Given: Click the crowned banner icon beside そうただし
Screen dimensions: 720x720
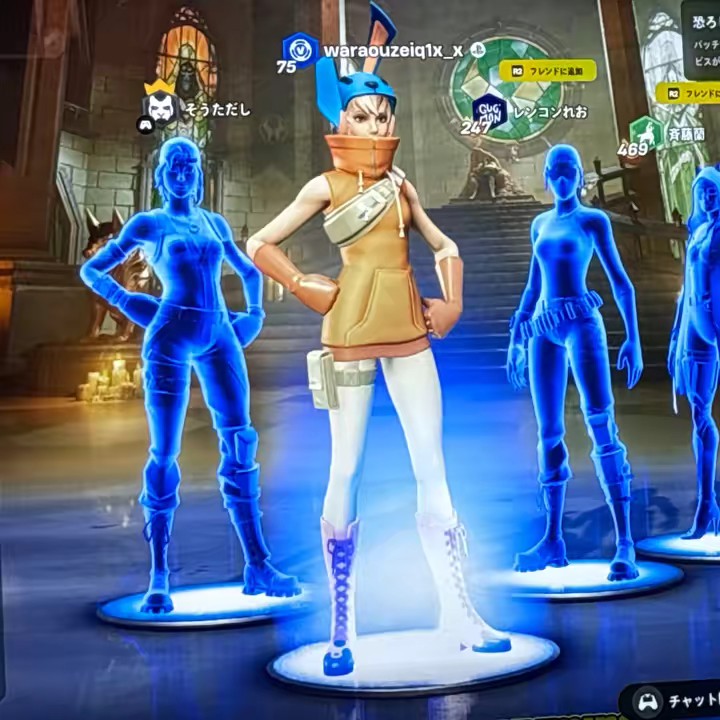Looking at the screenshot, I should coord(160,101).
